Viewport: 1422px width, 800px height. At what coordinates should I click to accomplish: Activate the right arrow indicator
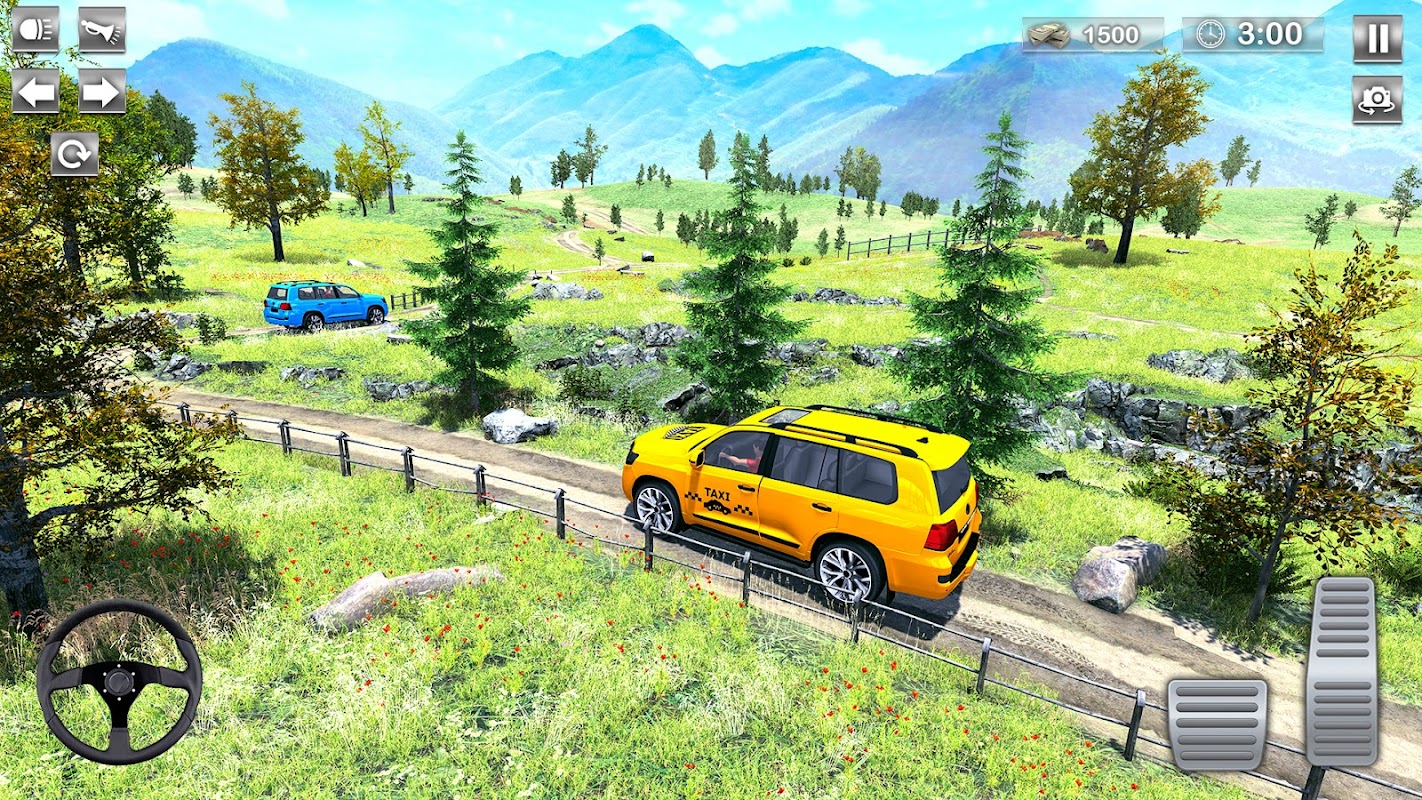(x=102, y=91)
